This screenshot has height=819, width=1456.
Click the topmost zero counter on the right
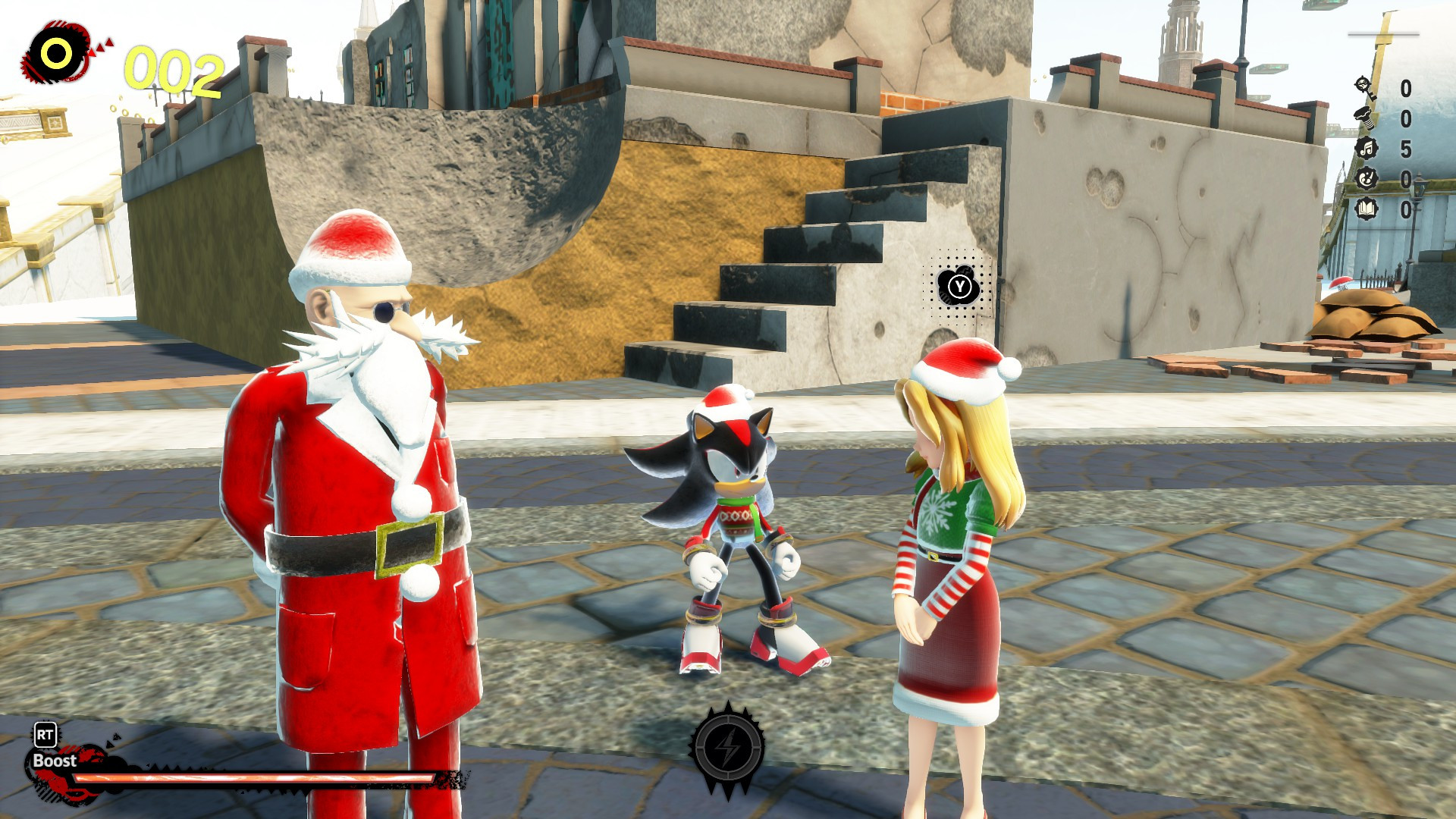pyautogui.click(x=1405, y=89)
